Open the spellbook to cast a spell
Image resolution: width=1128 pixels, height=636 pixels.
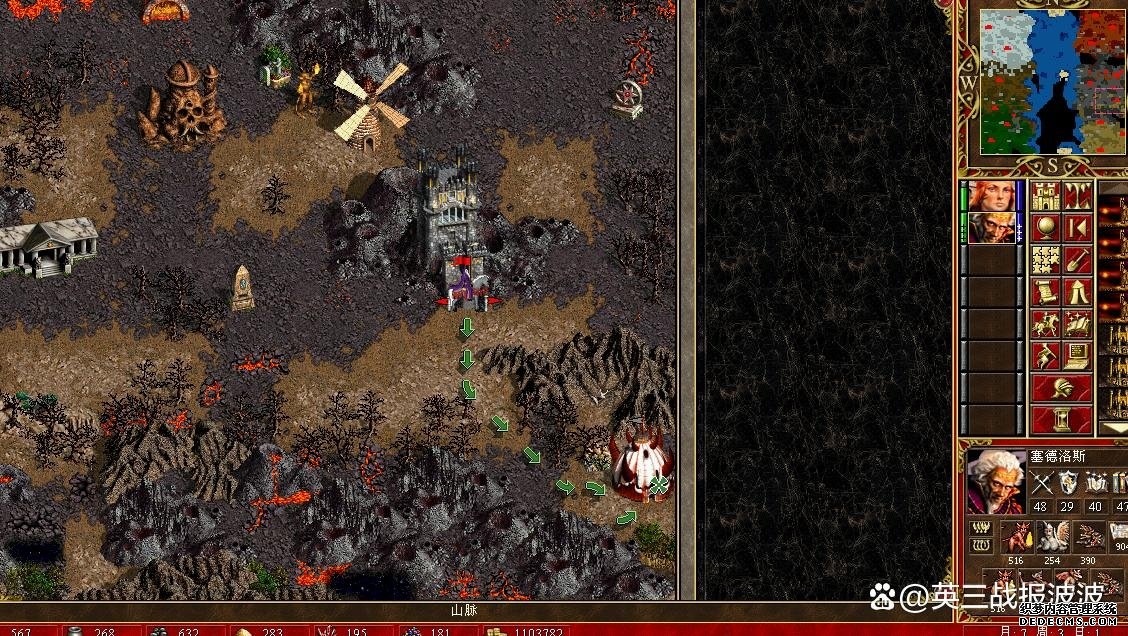pyautogui.click(x=1077, y=324)
